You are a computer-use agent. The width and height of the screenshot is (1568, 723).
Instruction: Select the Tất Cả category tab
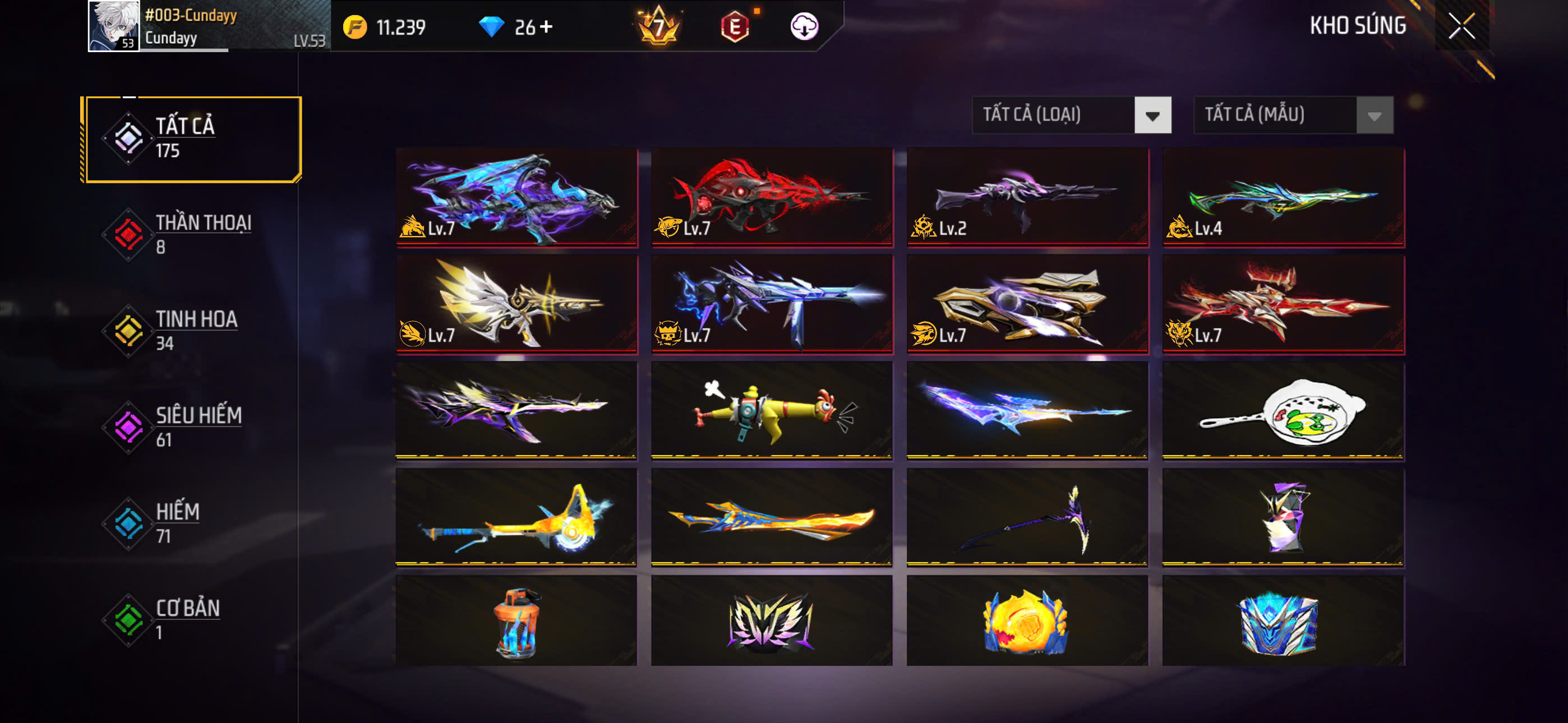192,139
